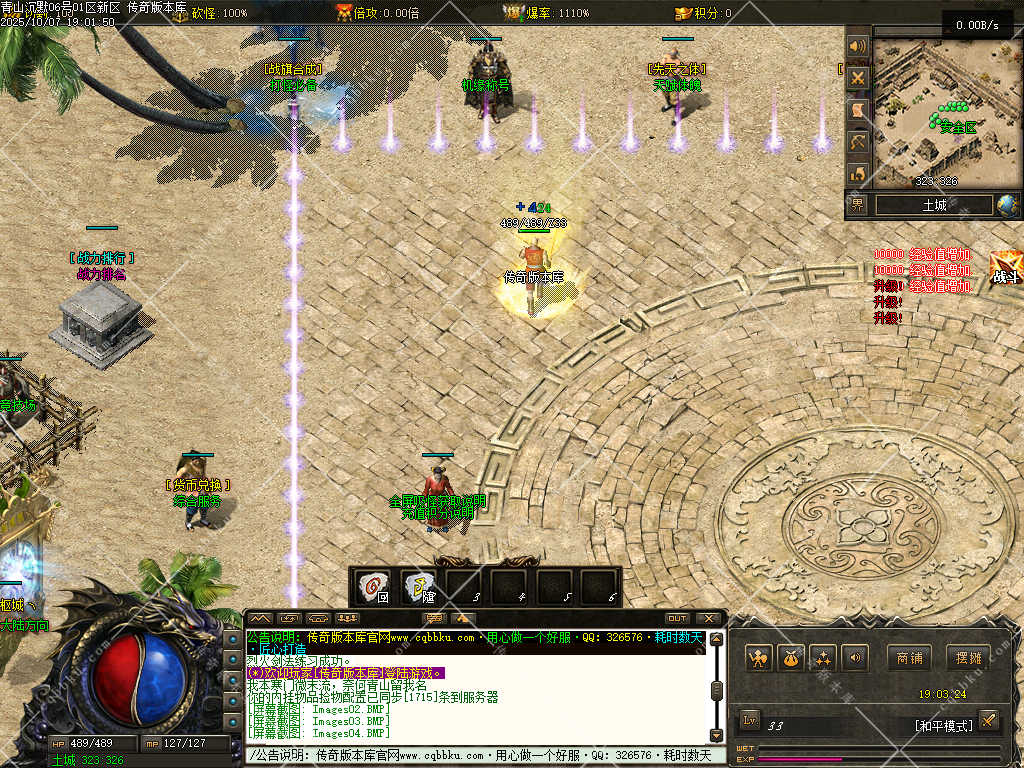The image size is (1024, 768).
Task: Click the Lv. level button
Action: 751,719
